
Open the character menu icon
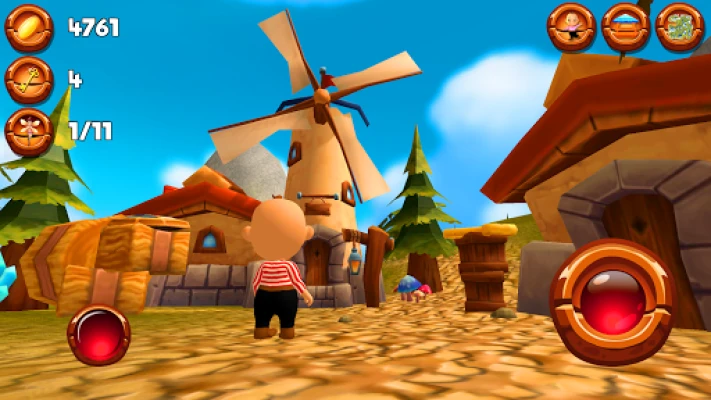(571, 27)
